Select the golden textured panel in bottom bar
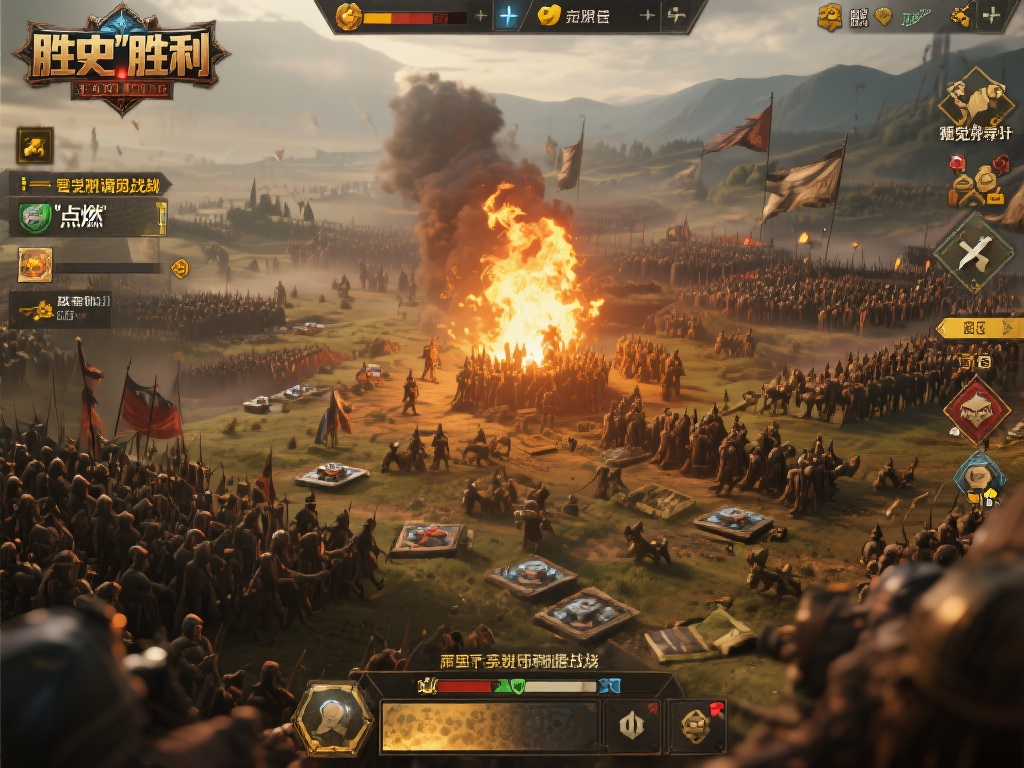 (490, 726)
